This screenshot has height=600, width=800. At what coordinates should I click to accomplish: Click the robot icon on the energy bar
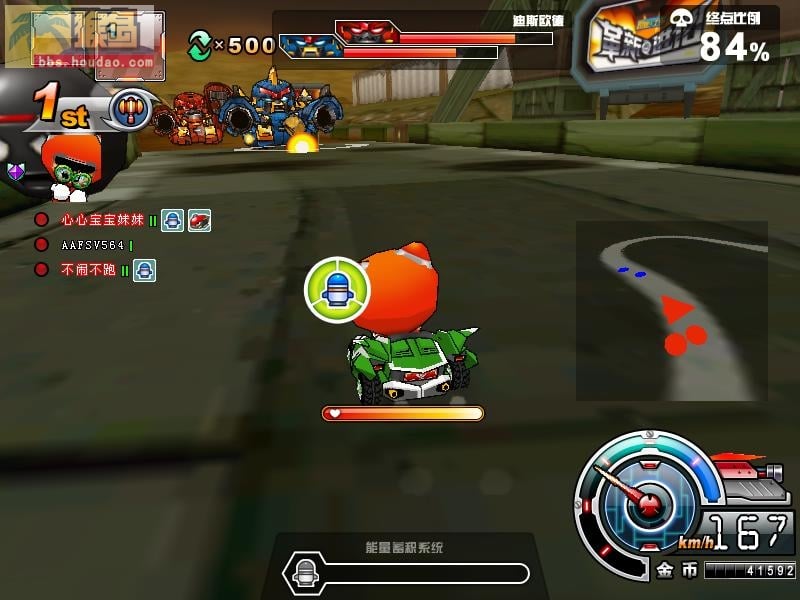point(304,572)
